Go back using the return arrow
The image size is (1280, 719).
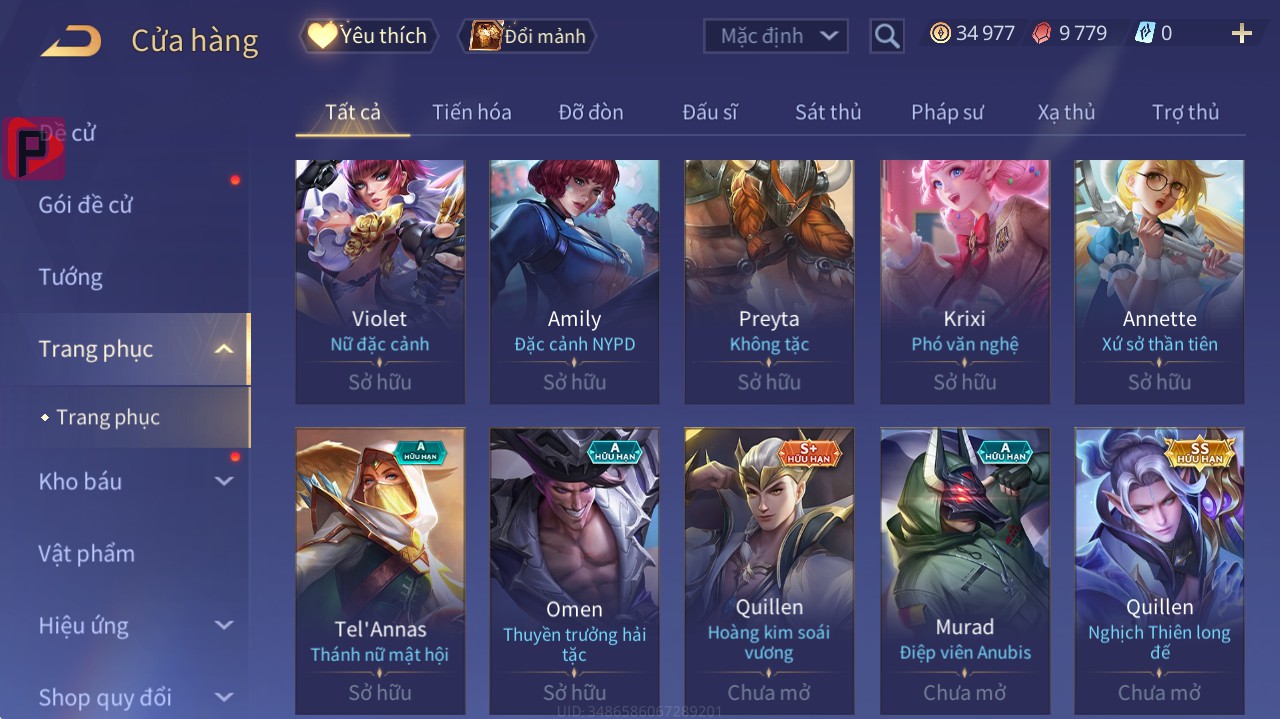71,41
